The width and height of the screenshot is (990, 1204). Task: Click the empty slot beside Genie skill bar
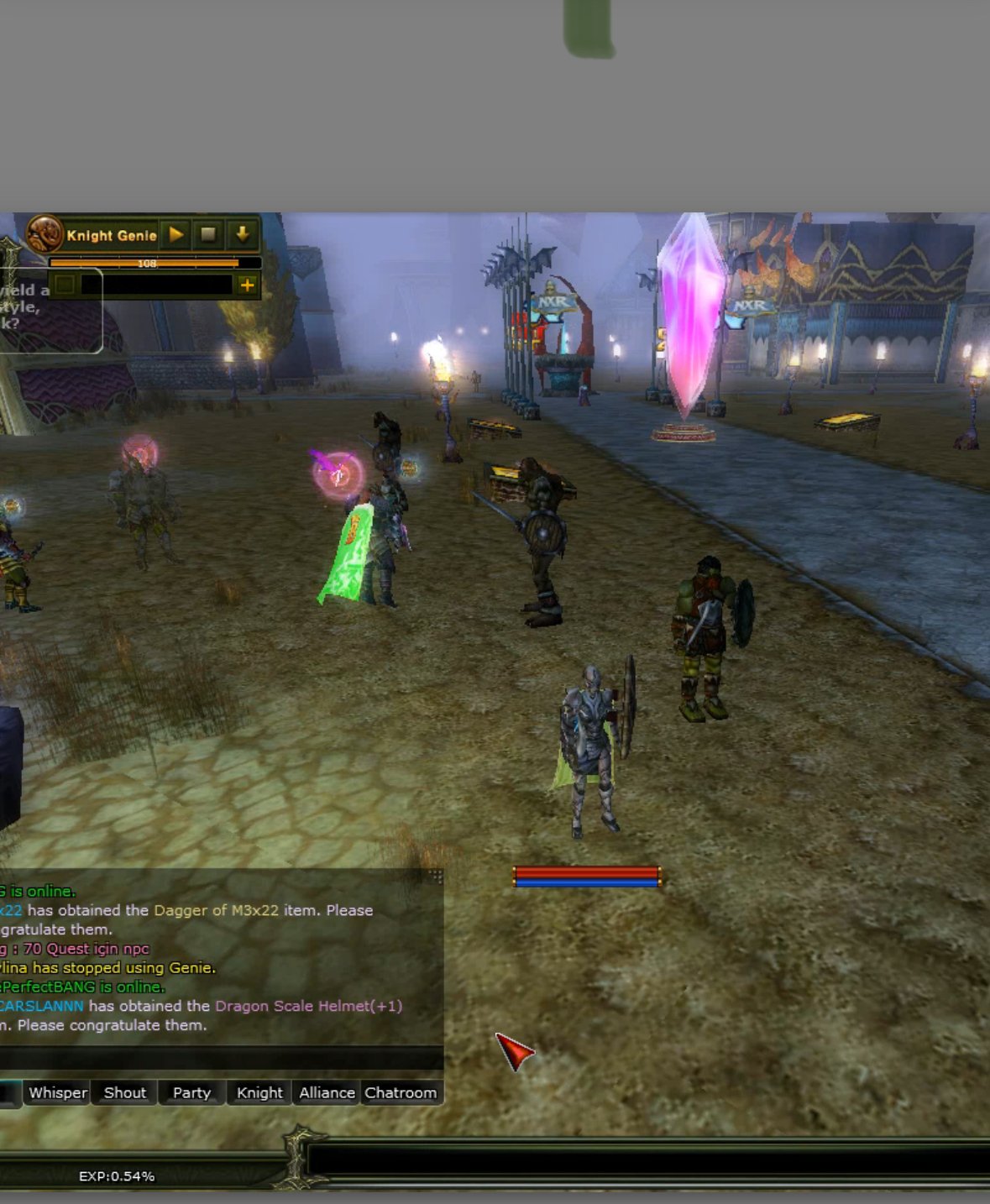[x=65, y=285]
